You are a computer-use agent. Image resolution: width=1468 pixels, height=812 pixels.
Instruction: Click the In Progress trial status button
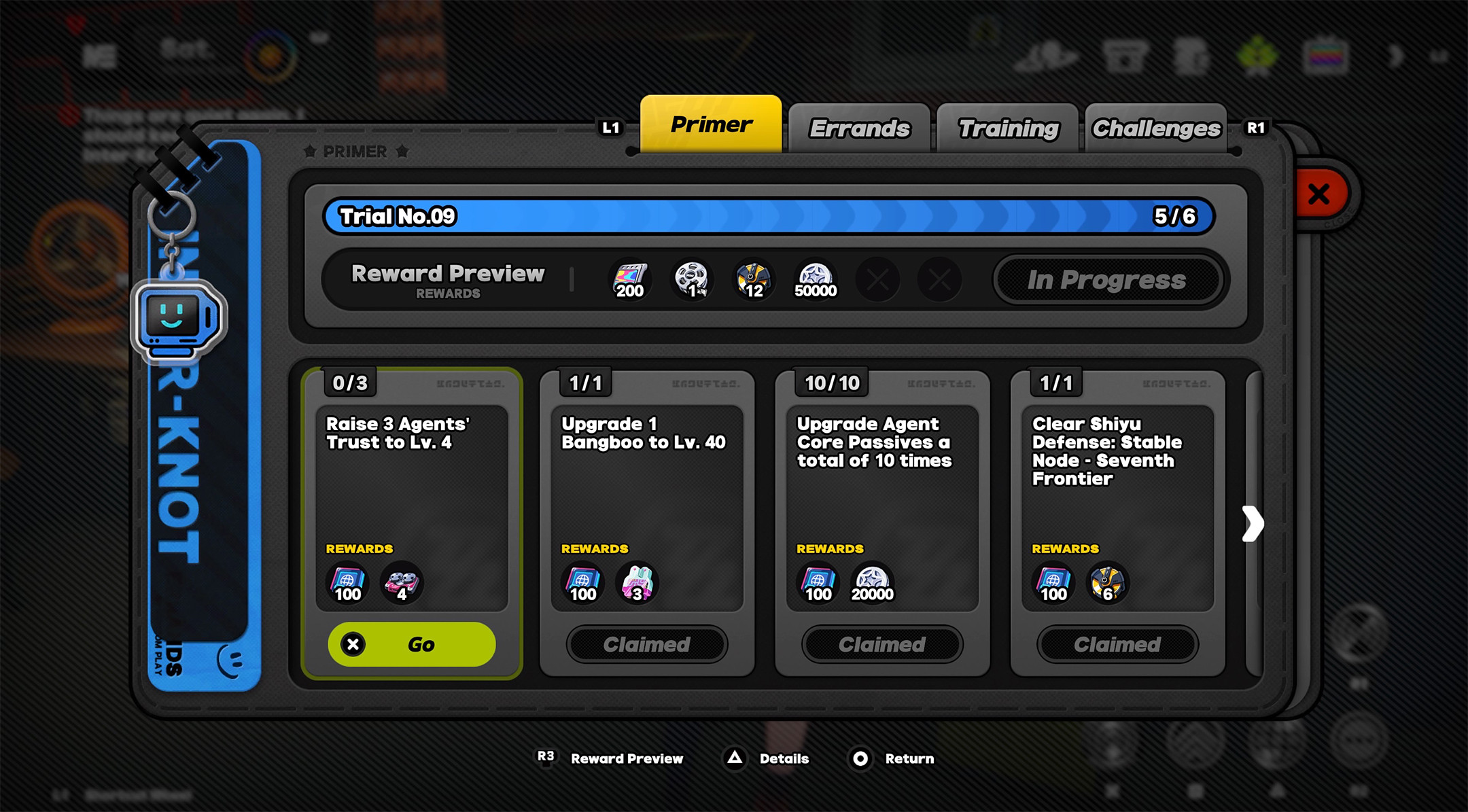[x=1106, y=280]
